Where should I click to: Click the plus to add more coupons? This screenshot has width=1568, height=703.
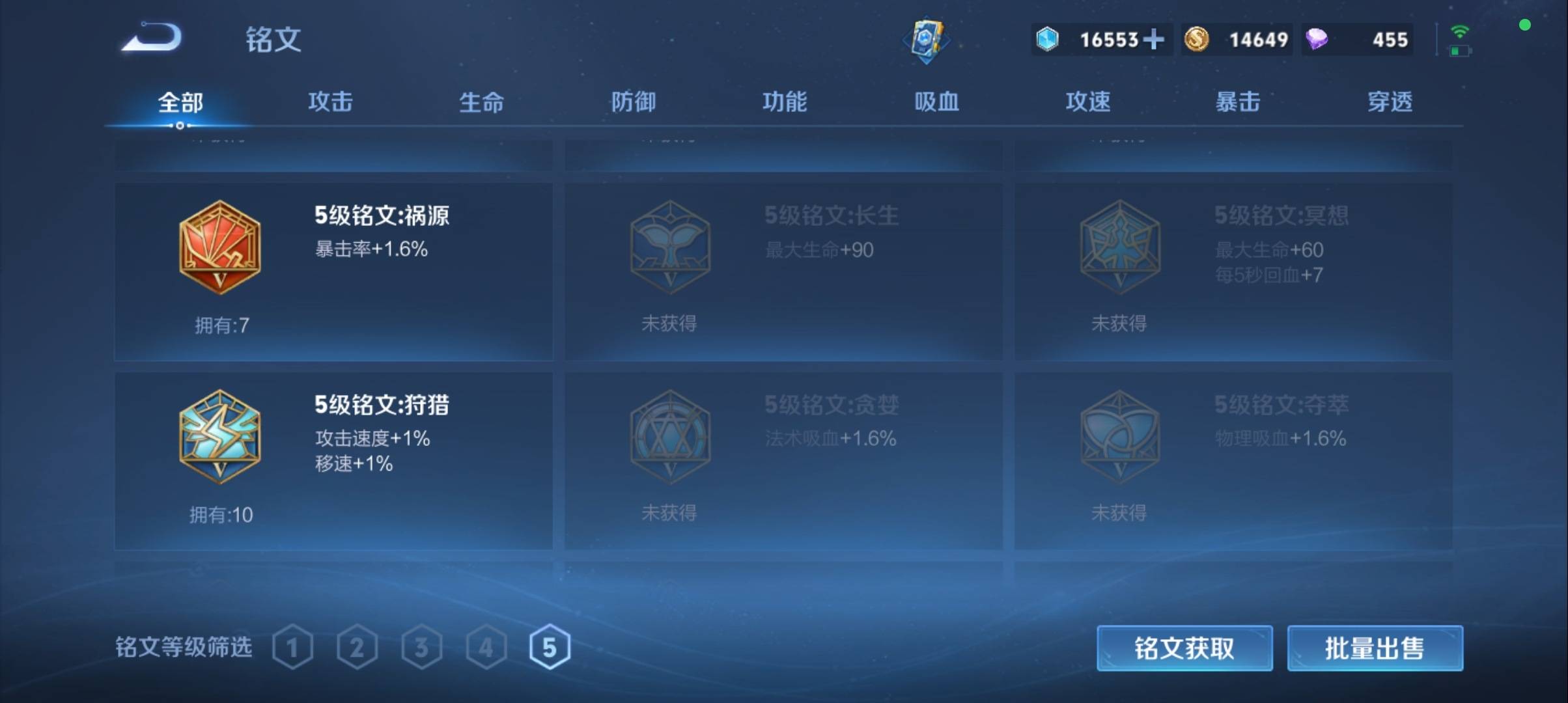pos(1153,40)
